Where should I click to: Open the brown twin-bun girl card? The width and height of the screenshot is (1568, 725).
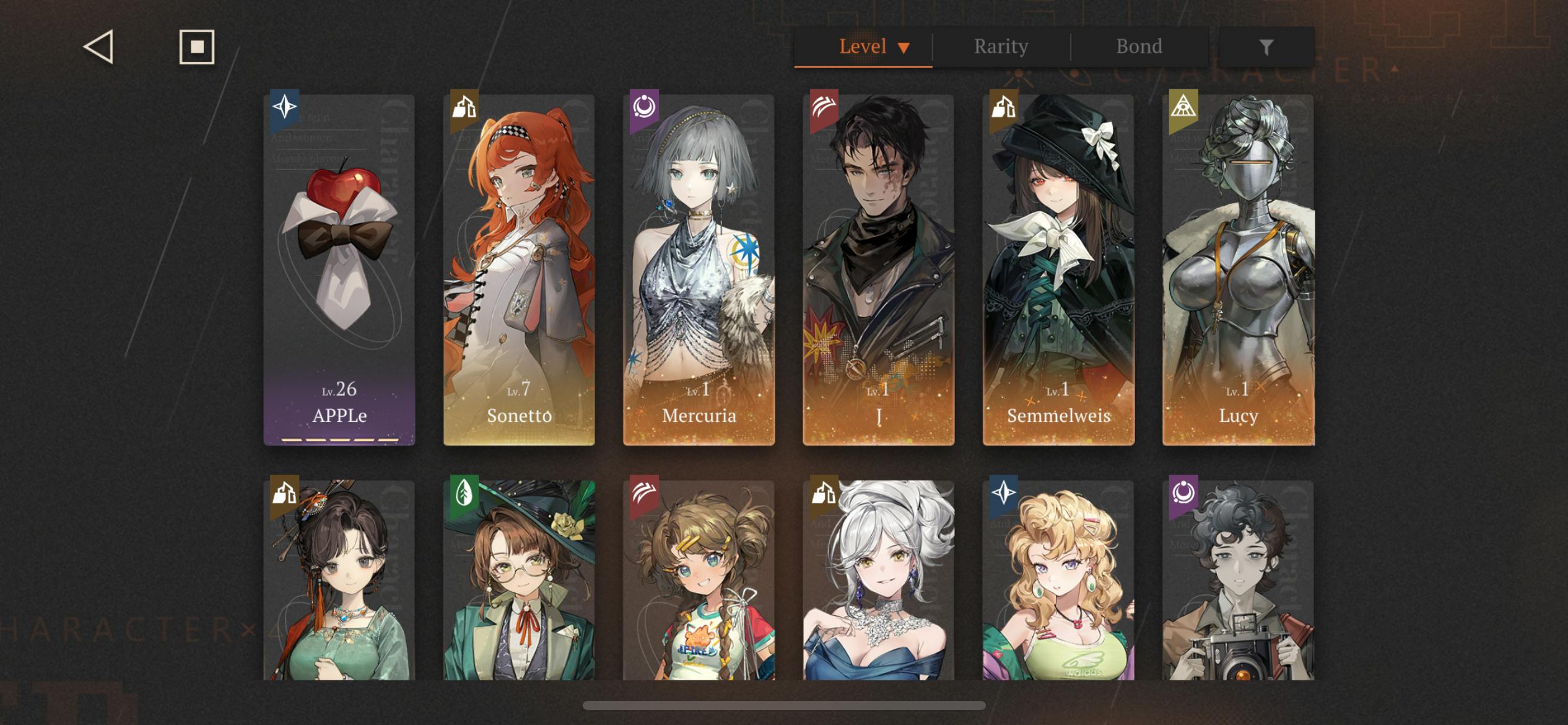point(699,579)
